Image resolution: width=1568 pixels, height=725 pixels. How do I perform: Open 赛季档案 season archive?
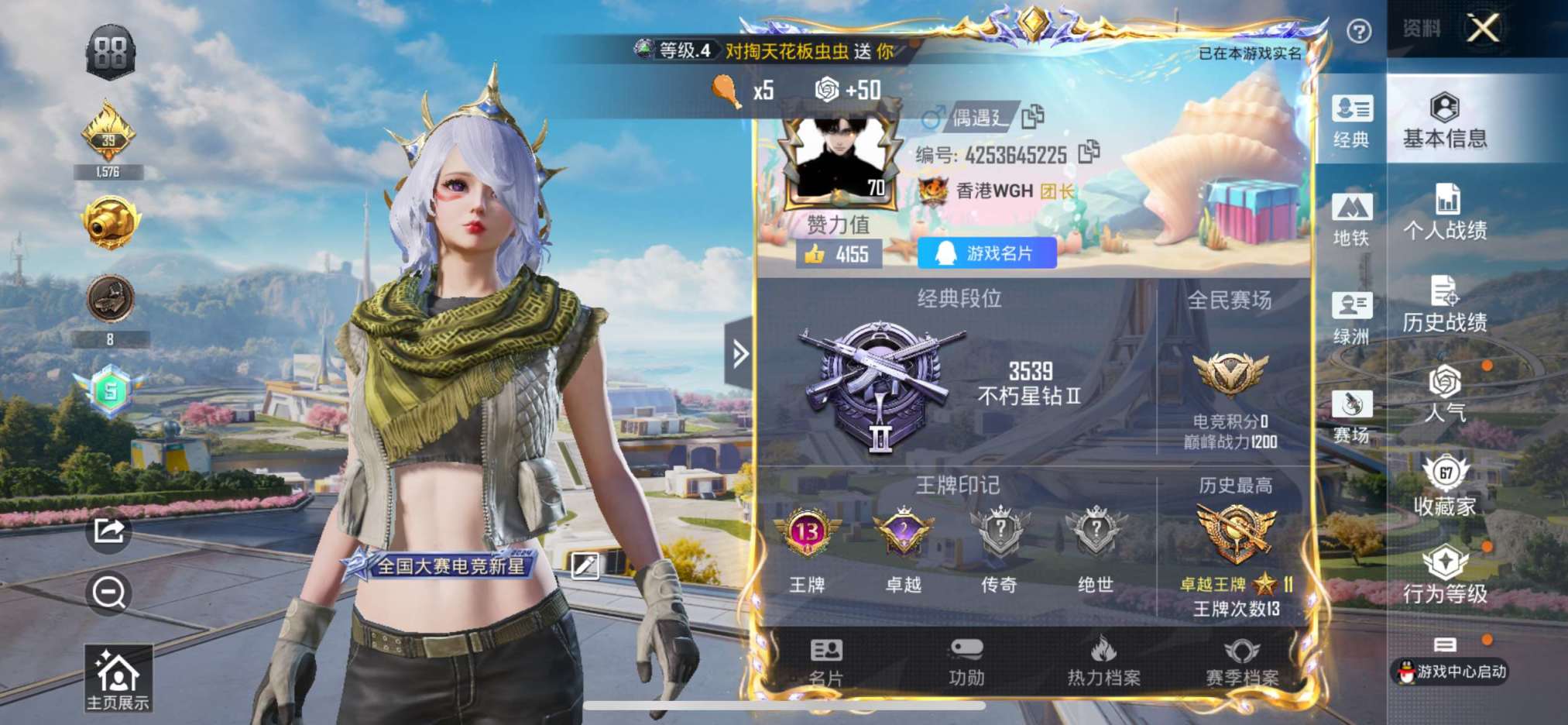(1241, 663)
